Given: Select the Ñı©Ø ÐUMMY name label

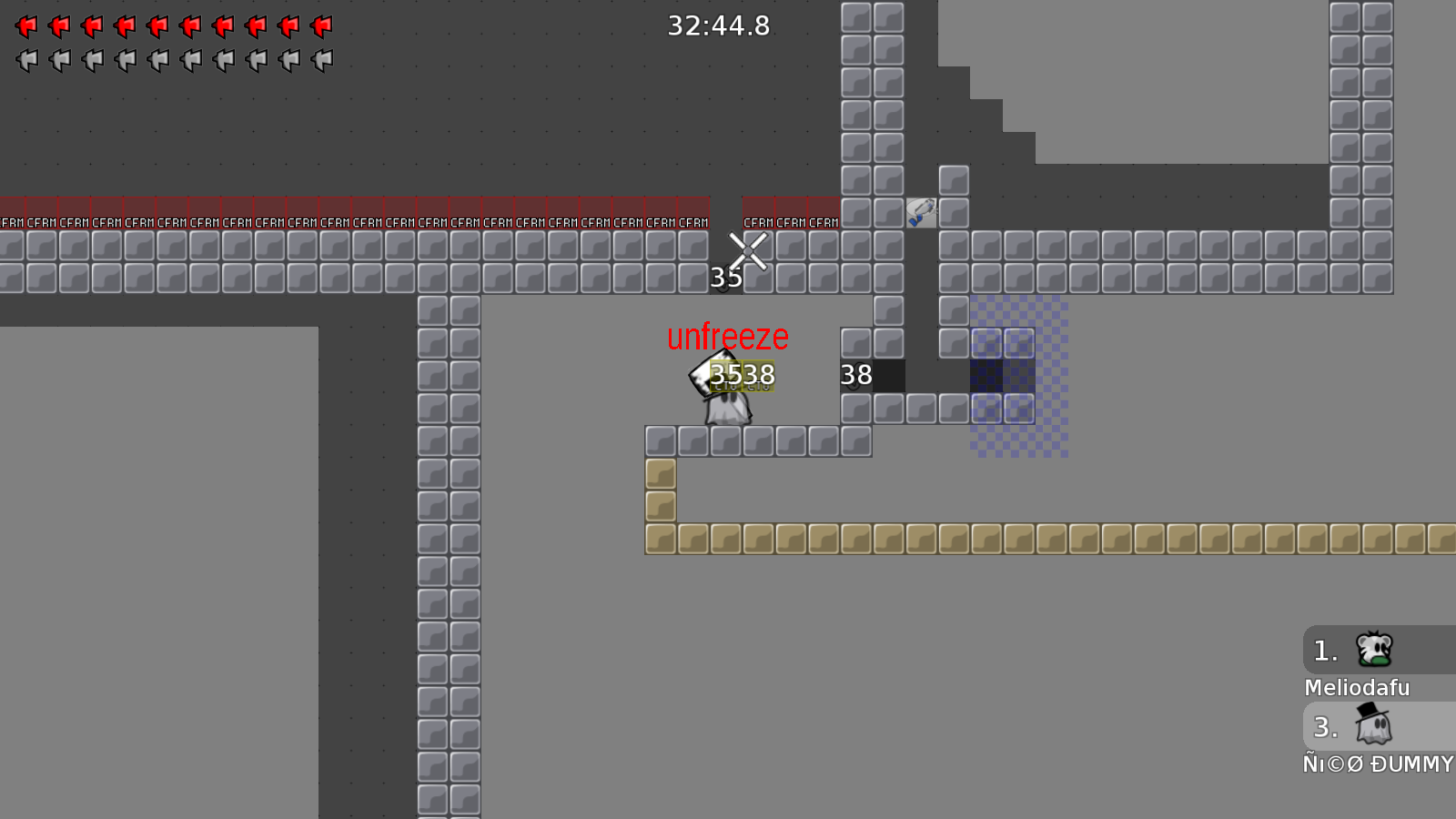Looking at the screenshot, I should pyautogui.click(x=1378, y=764).
